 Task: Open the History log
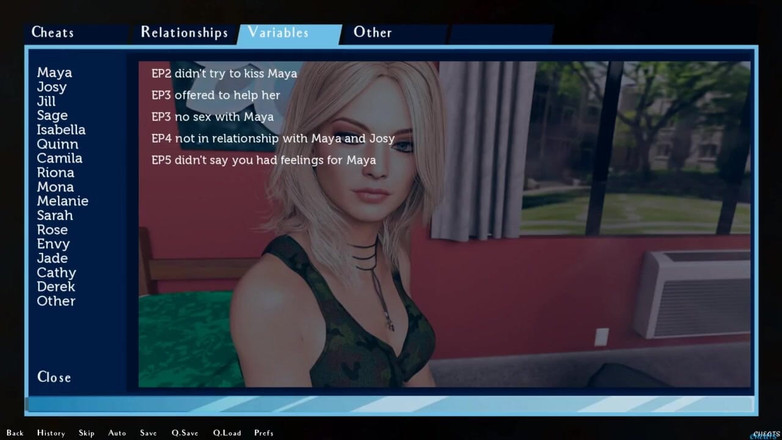(x=51, y=433)
